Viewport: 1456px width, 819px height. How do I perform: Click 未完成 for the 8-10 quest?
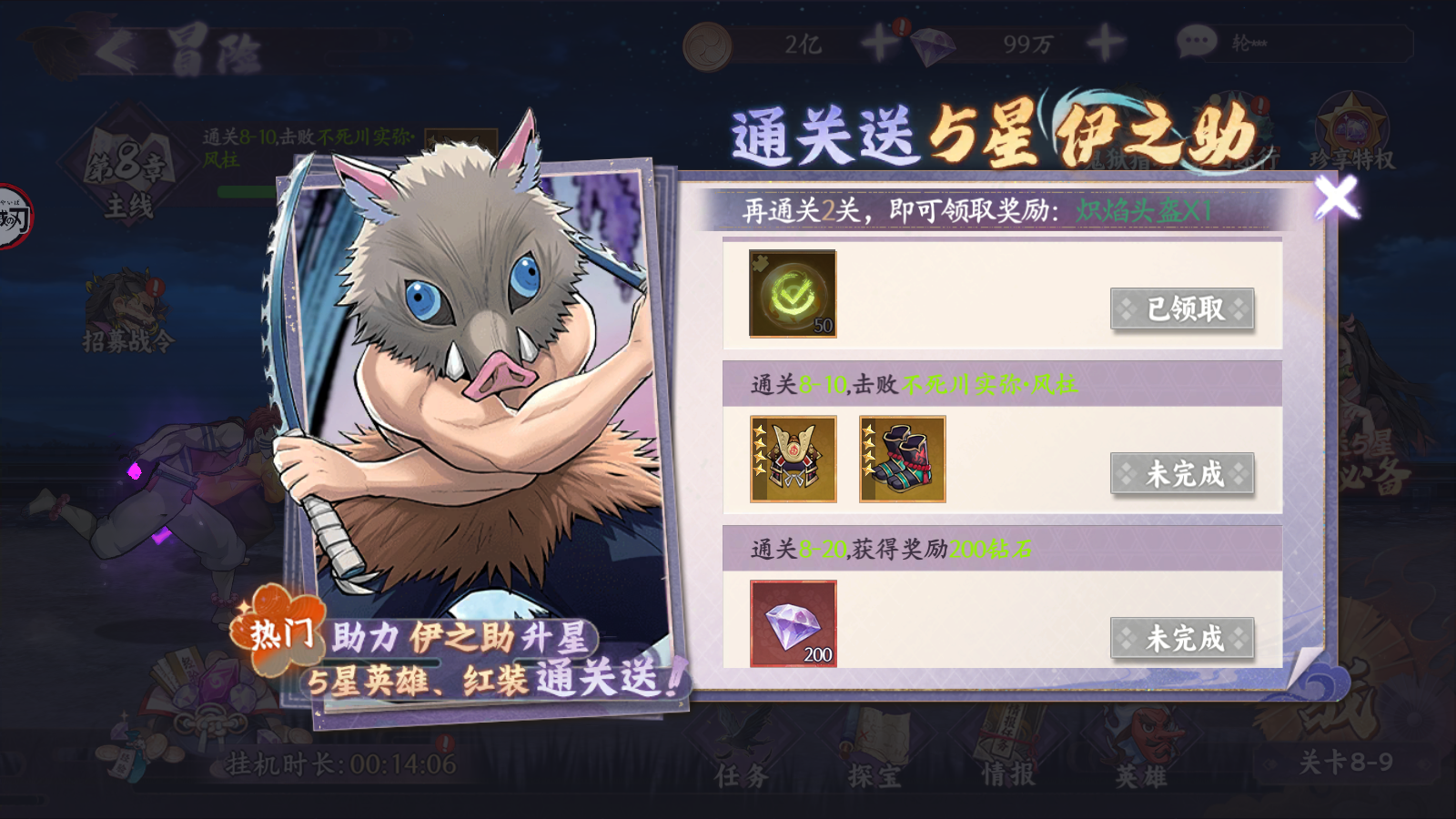click(1182, 474)
